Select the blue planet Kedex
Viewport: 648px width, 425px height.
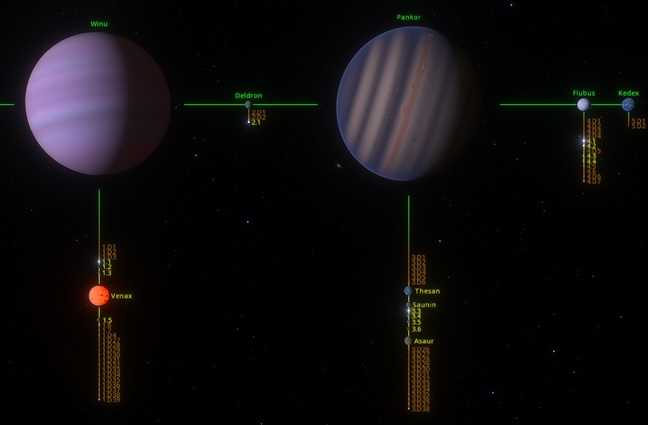point(628,104)
